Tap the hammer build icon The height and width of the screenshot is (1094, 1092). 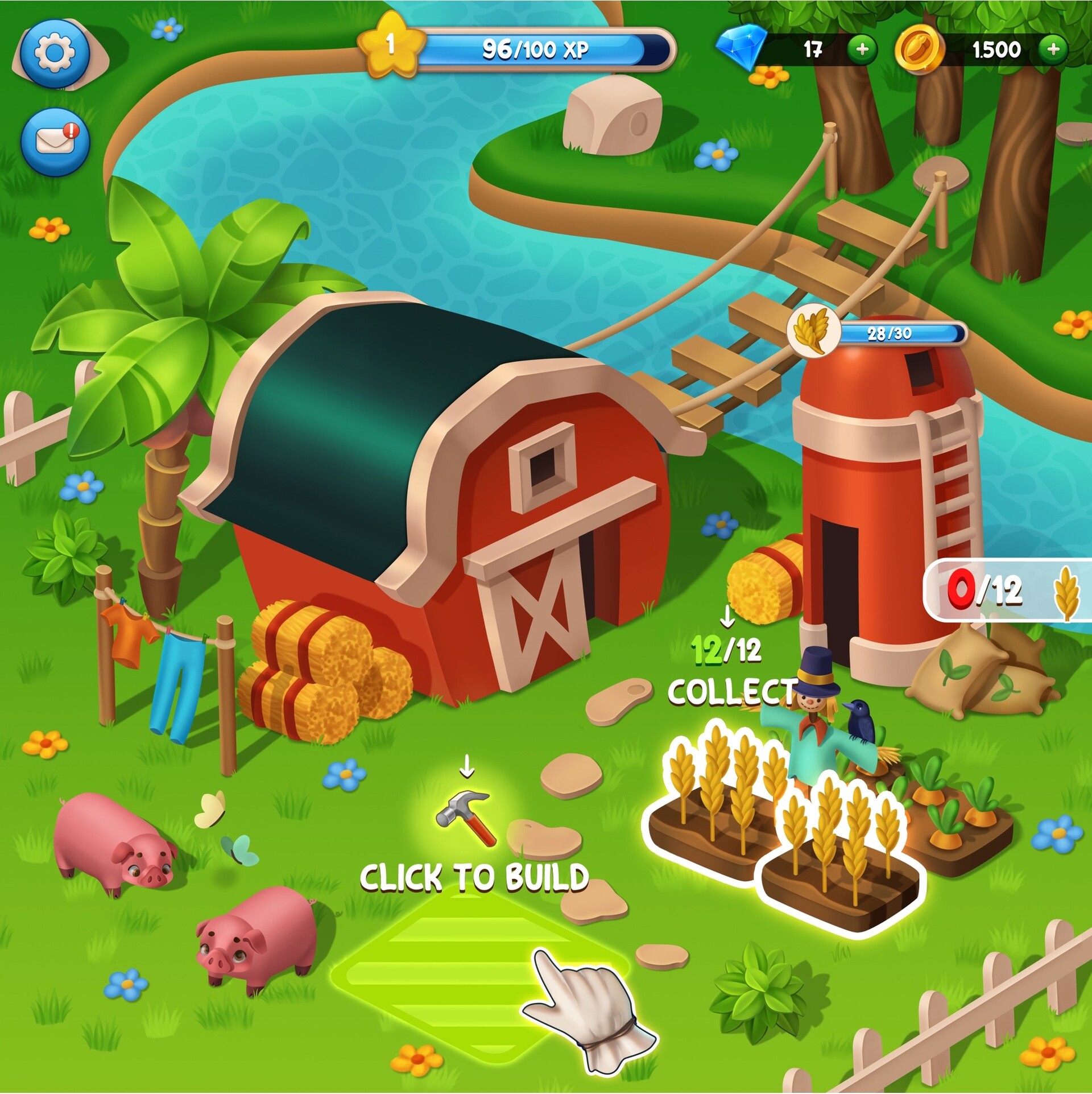pos(466,816)
